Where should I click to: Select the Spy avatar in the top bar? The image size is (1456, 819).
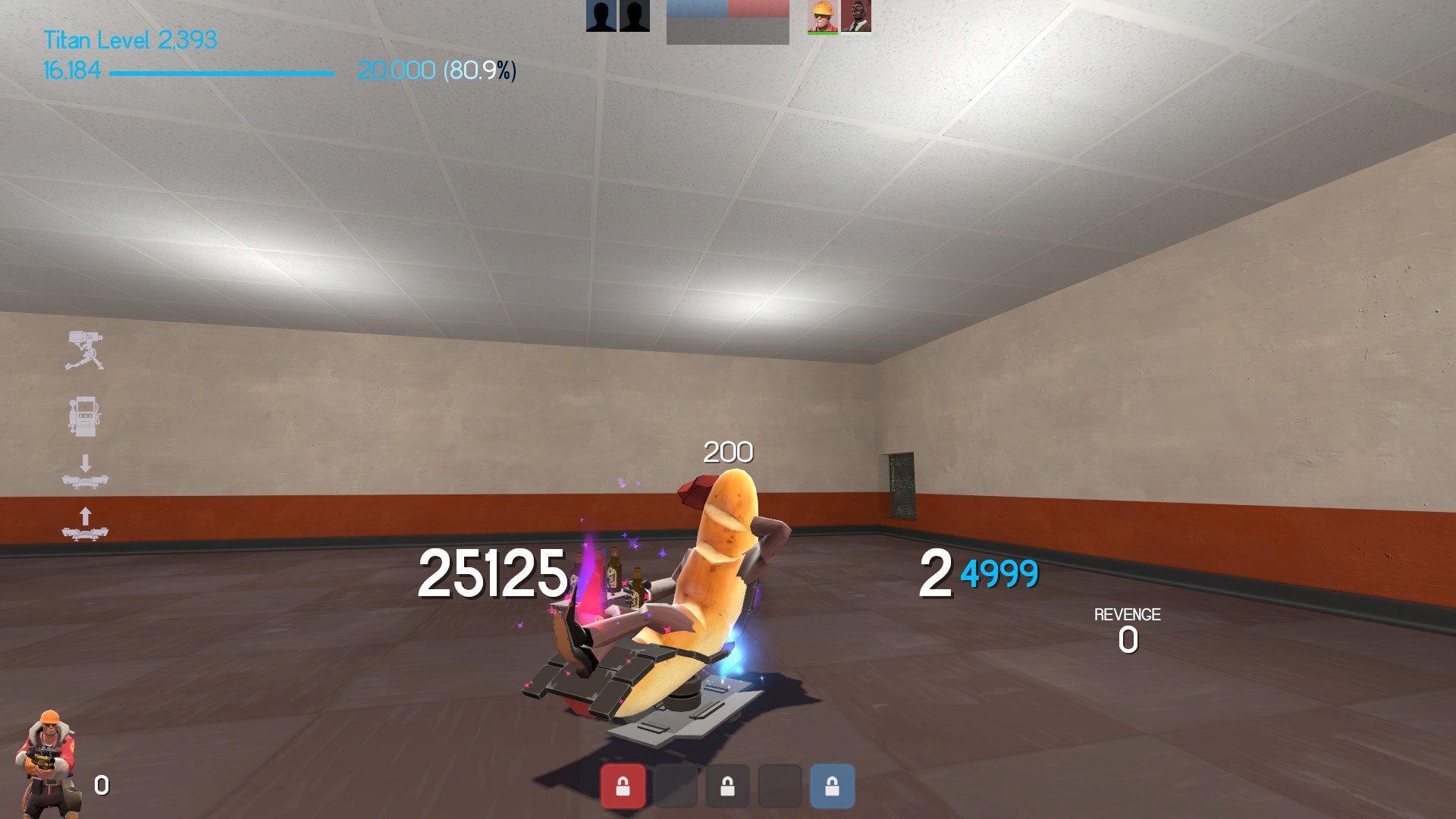click(x=856, y=17)
